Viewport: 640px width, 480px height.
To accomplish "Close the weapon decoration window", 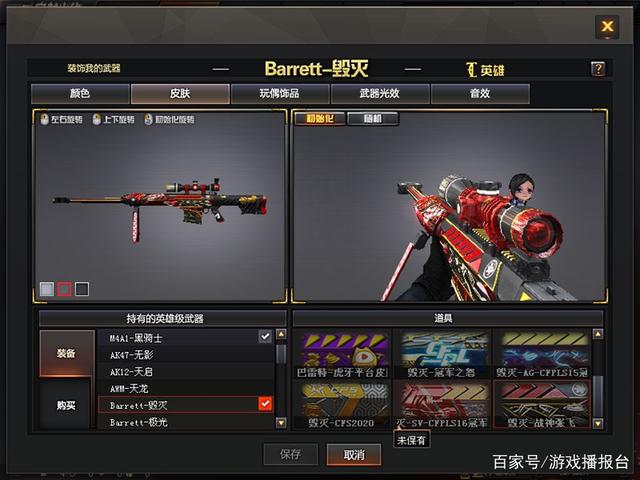I will pyautogui.click(x=606, y=27).
